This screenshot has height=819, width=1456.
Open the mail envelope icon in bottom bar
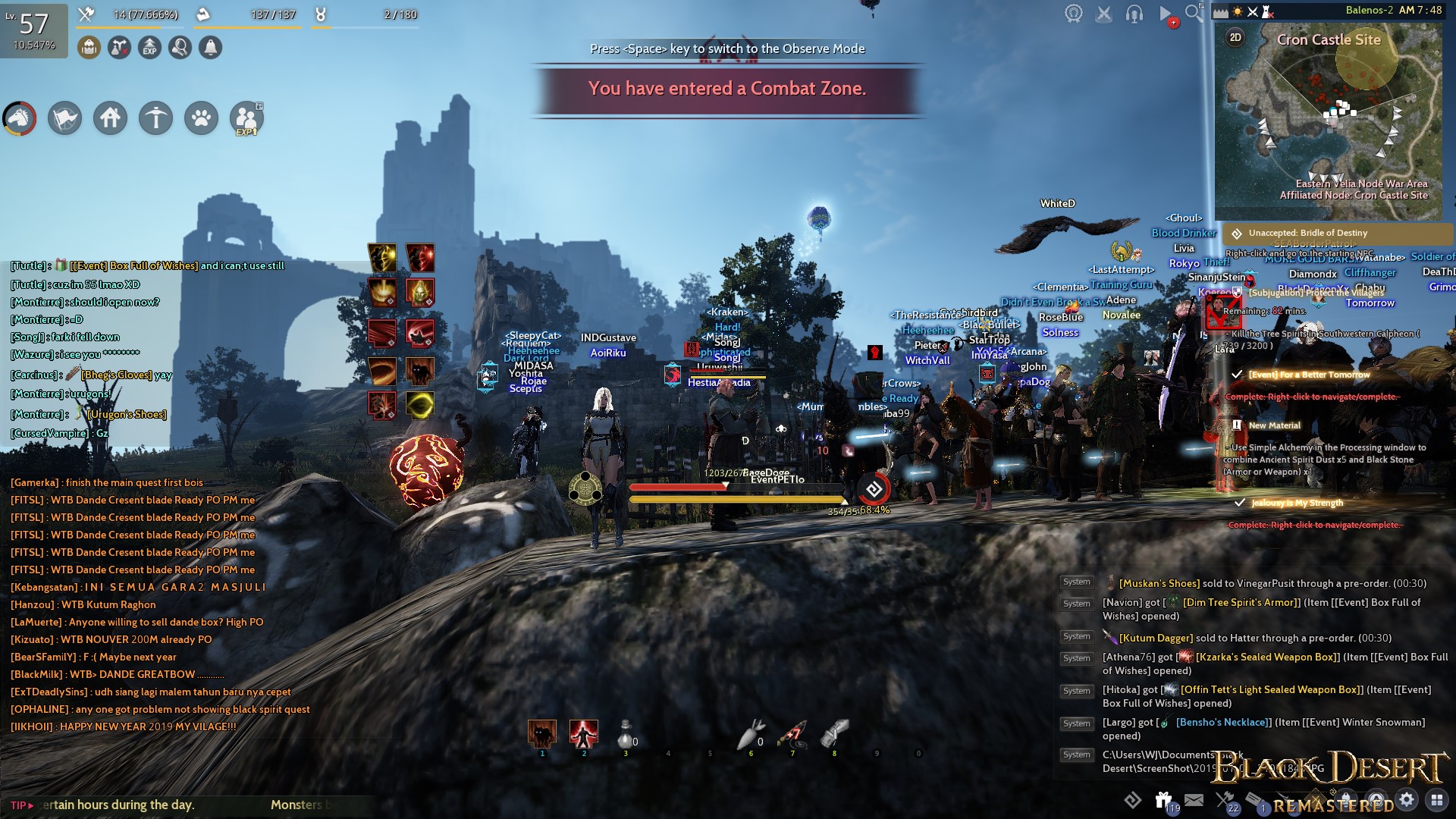pos(1194,800)
